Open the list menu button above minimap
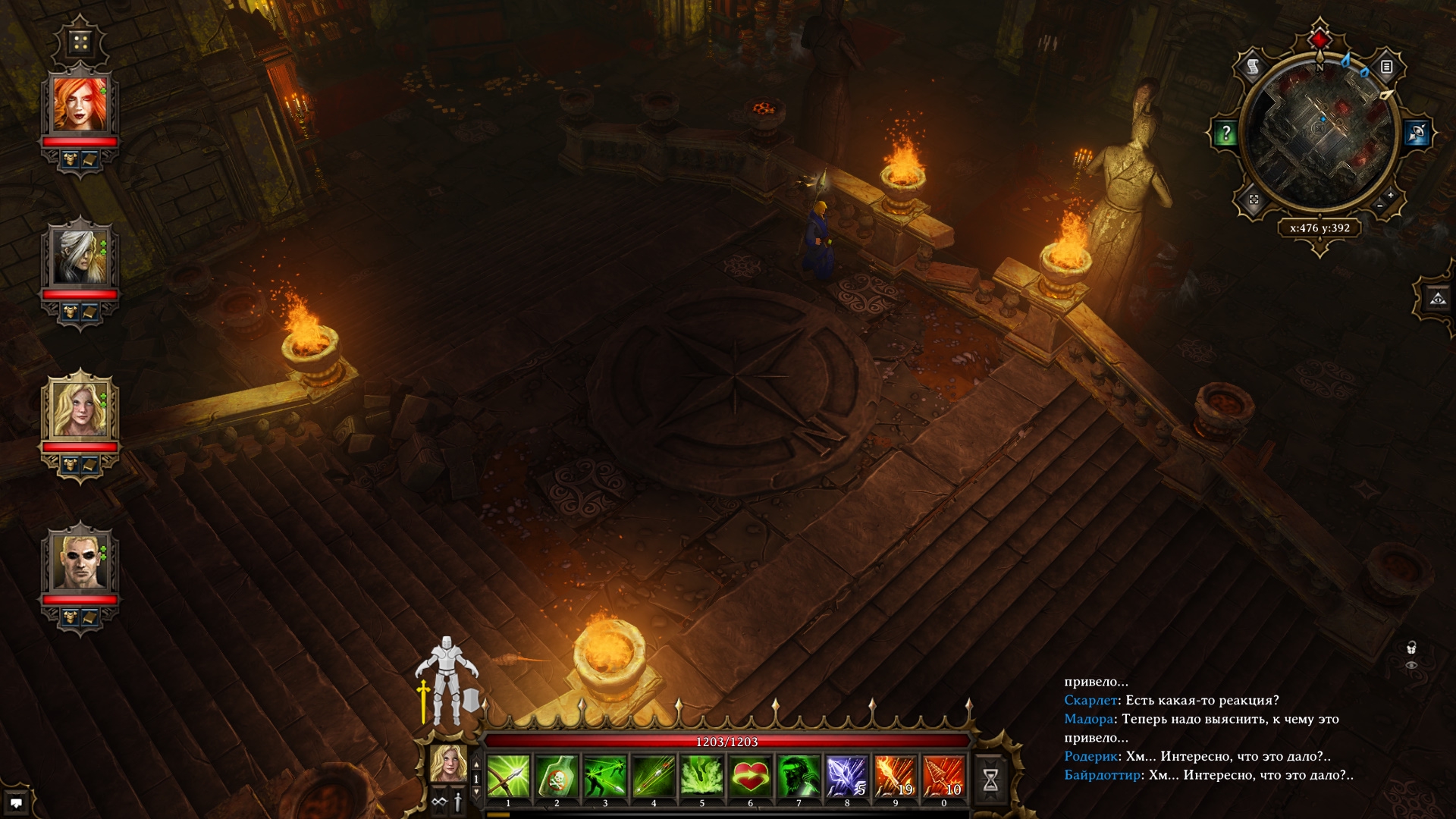1456x819 pixels. [x=1386, y=67]
